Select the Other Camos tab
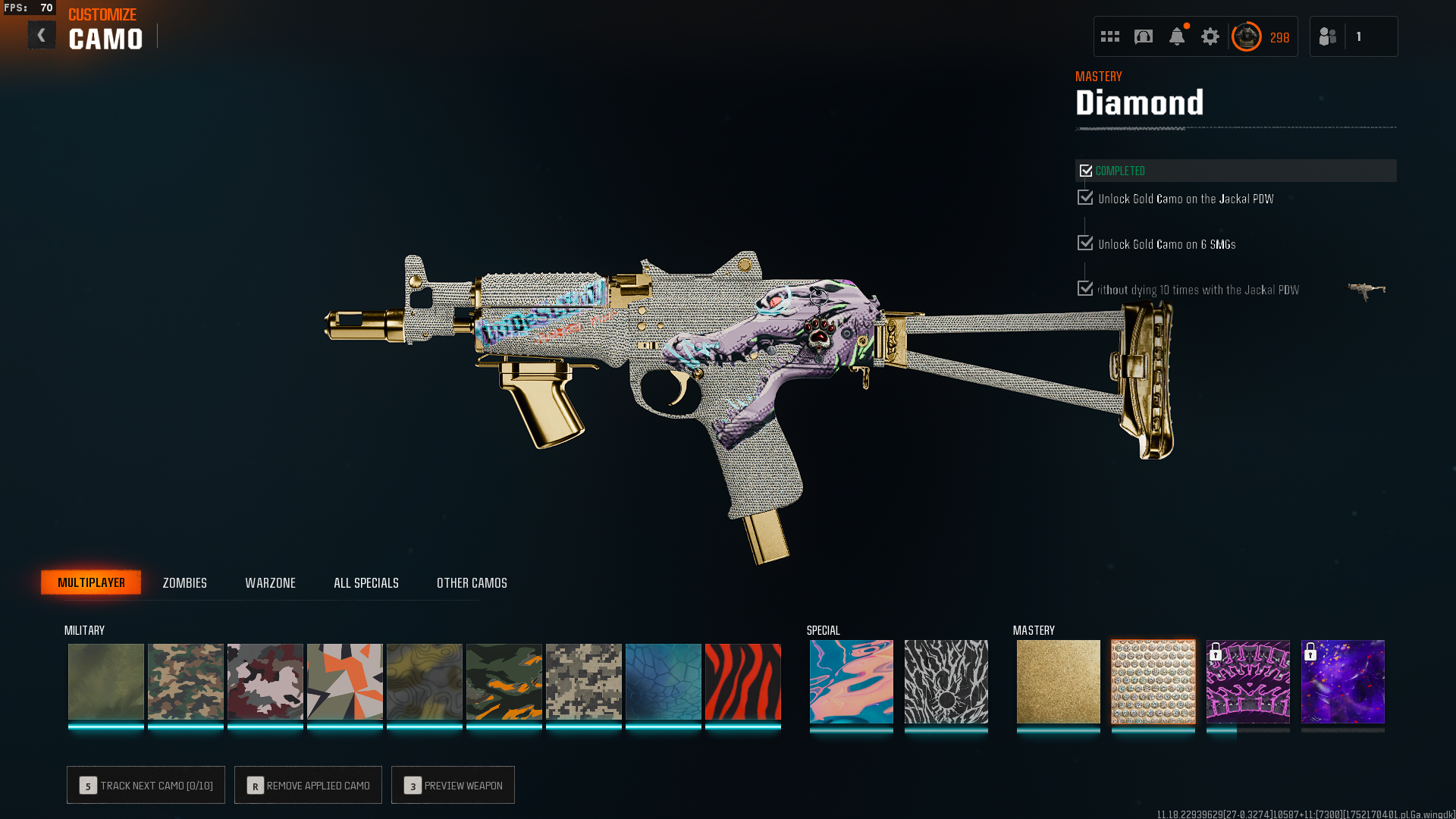 point(472,583)
